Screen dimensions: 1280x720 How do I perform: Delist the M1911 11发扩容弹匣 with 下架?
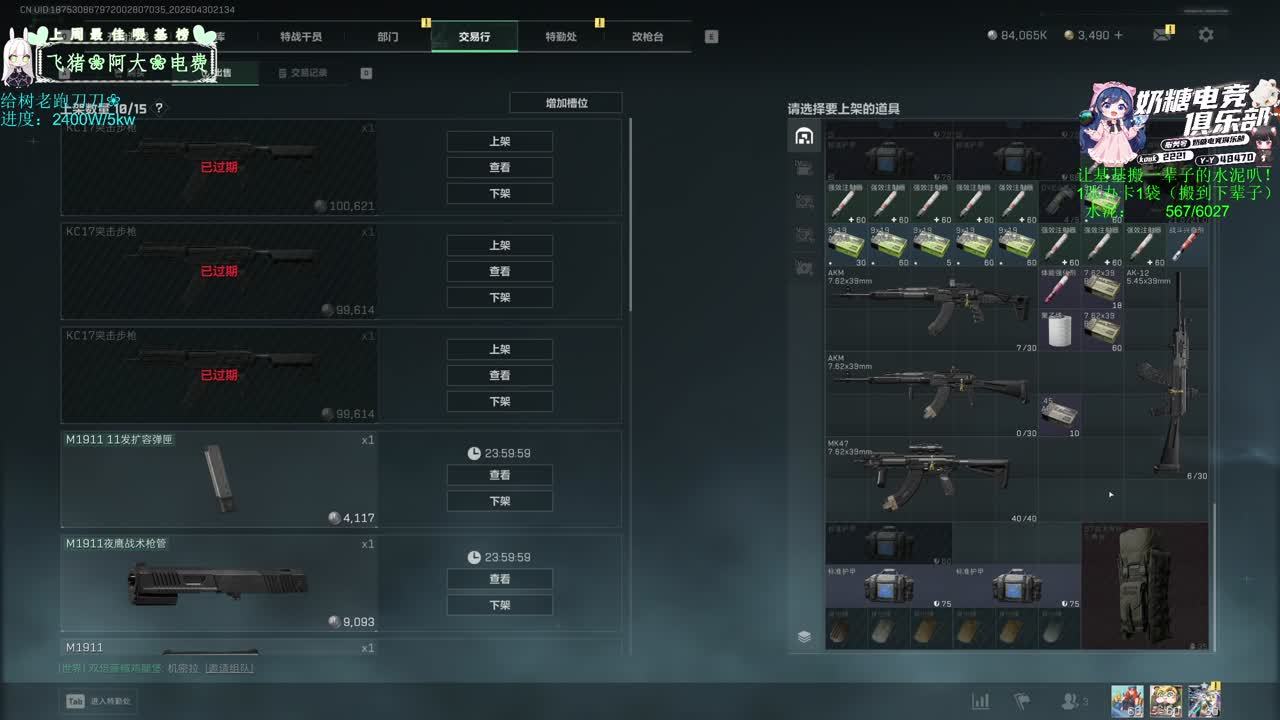(x=500, y=501)
